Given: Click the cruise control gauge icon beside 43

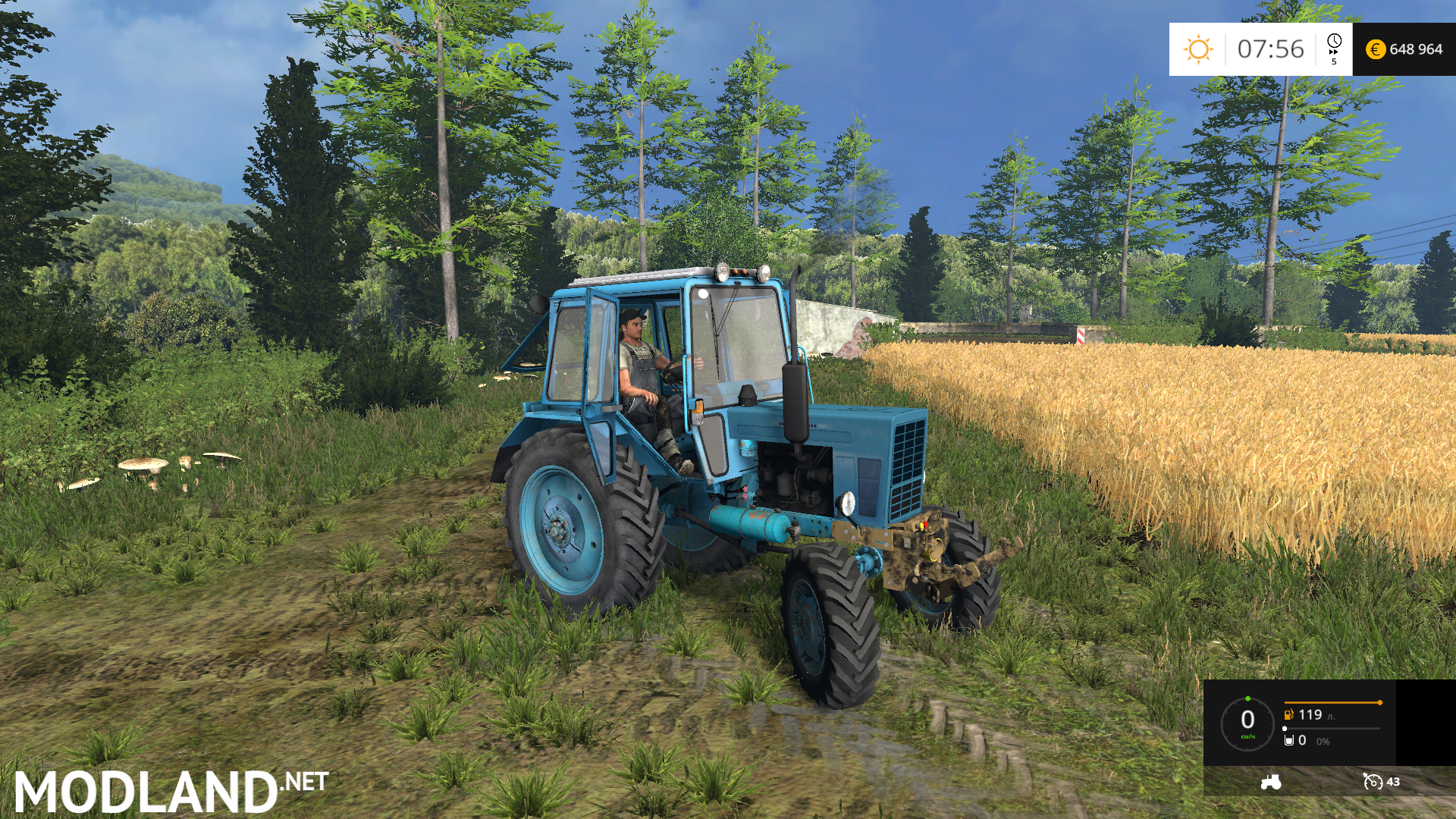Looking at the screenshot, I should tap(1373, 781).
